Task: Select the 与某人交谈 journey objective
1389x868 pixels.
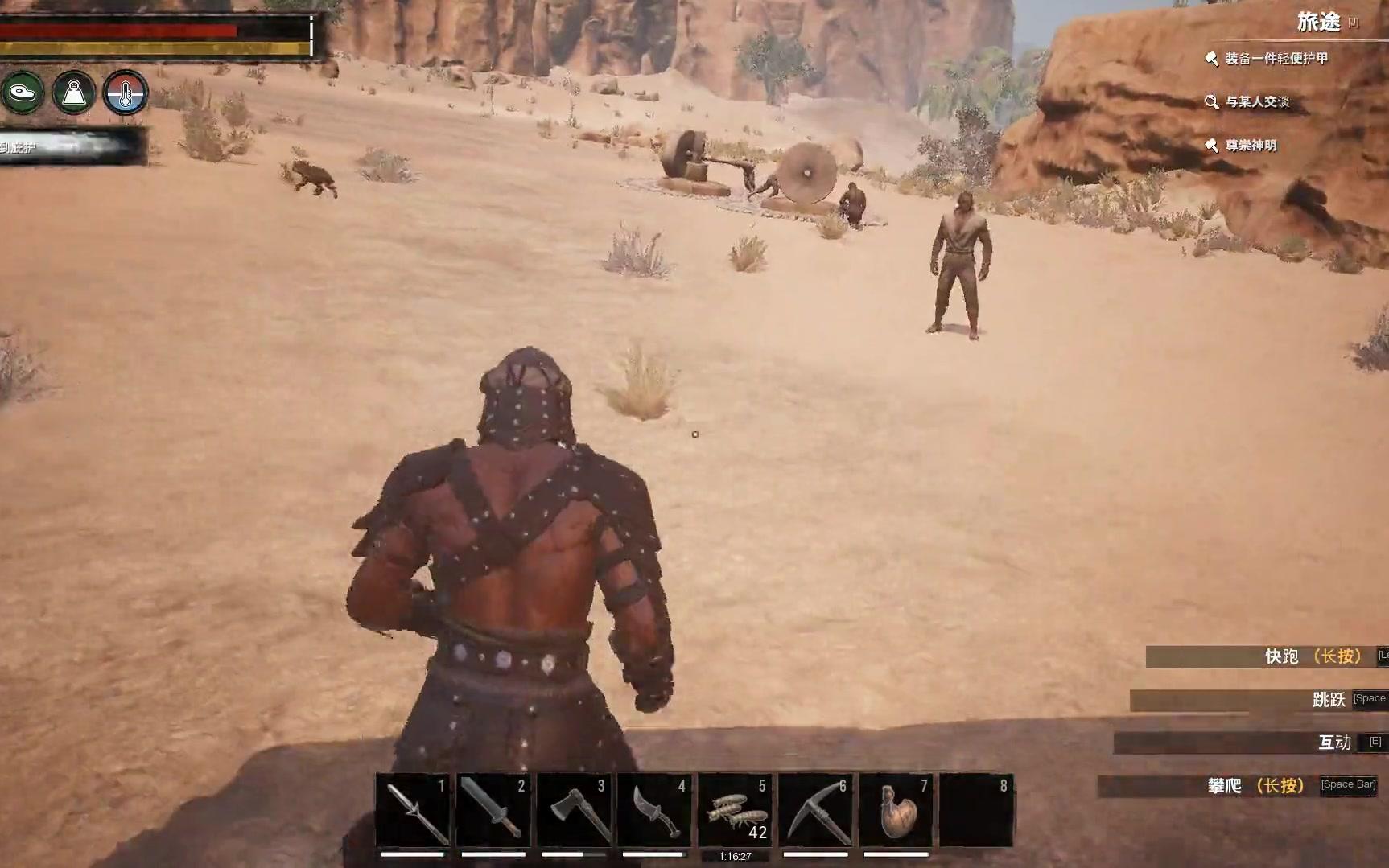Action: 1256,102
